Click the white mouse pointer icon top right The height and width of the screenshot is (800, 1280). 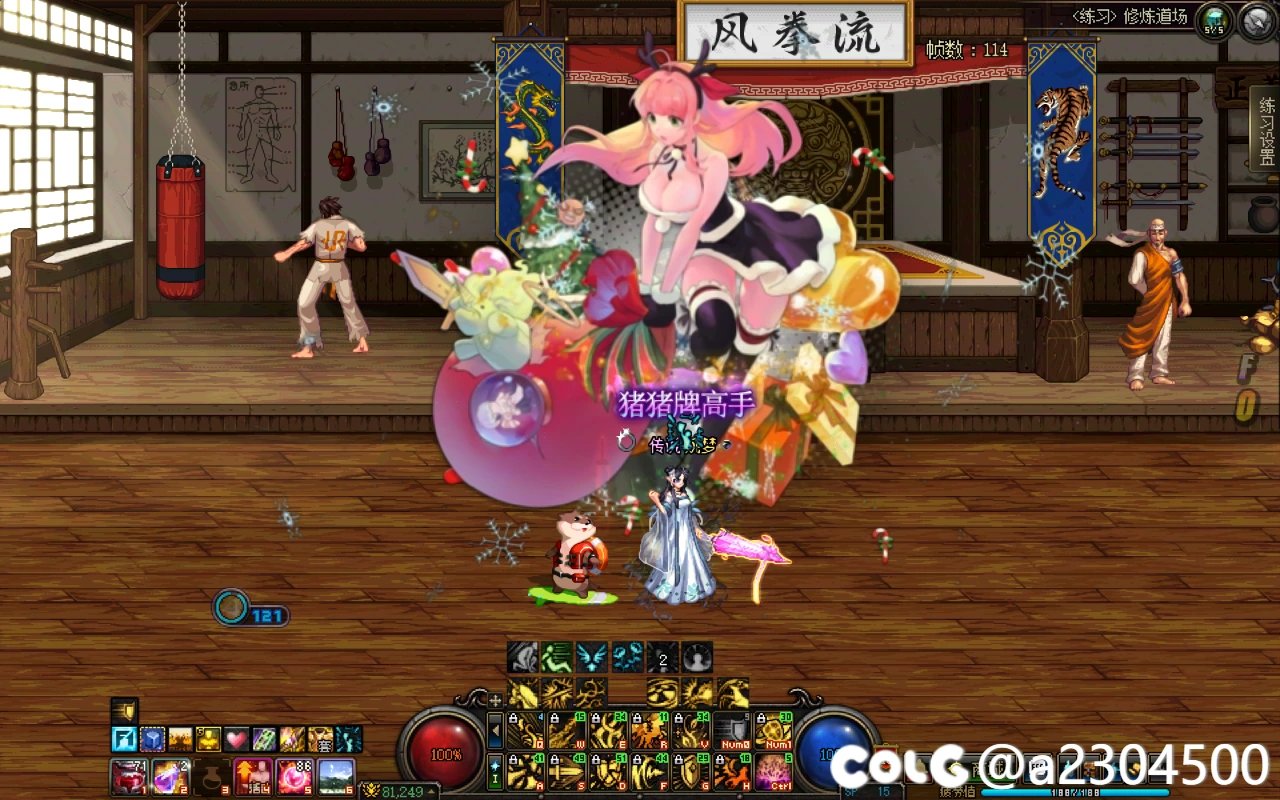(1255, 20)
